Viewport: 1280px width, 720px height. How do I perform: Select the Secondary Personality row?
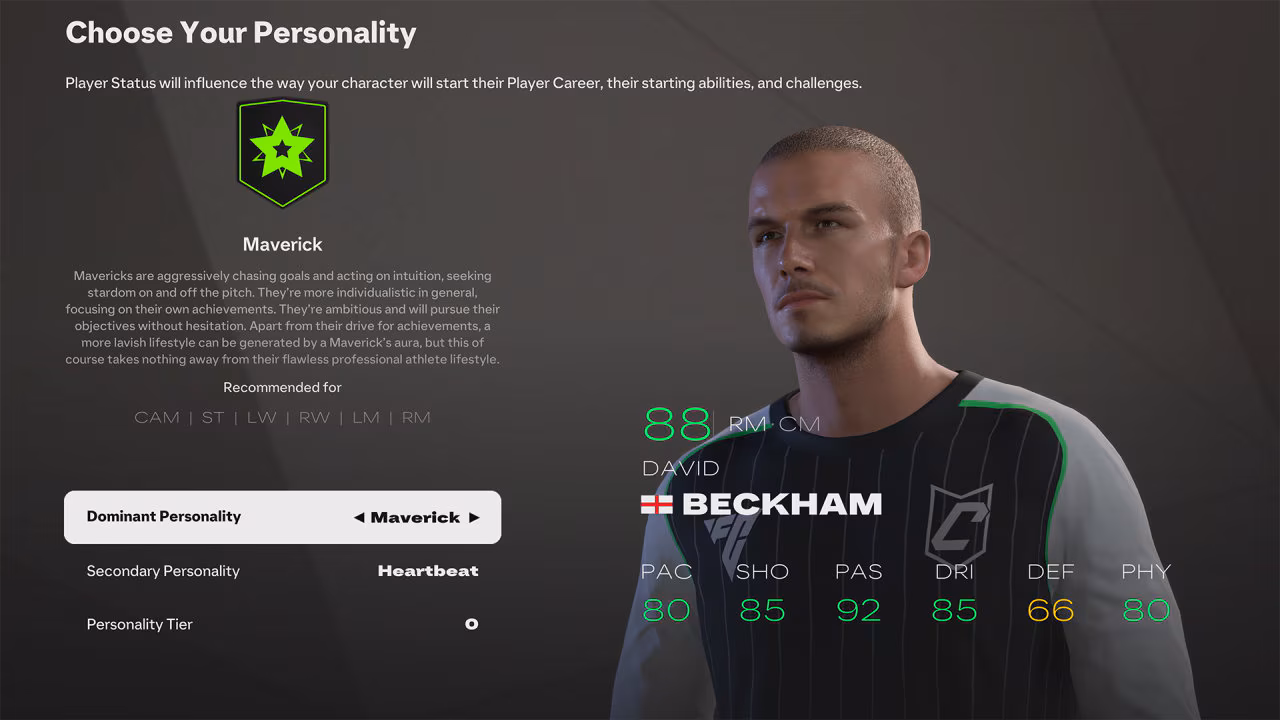coord(283,570)
